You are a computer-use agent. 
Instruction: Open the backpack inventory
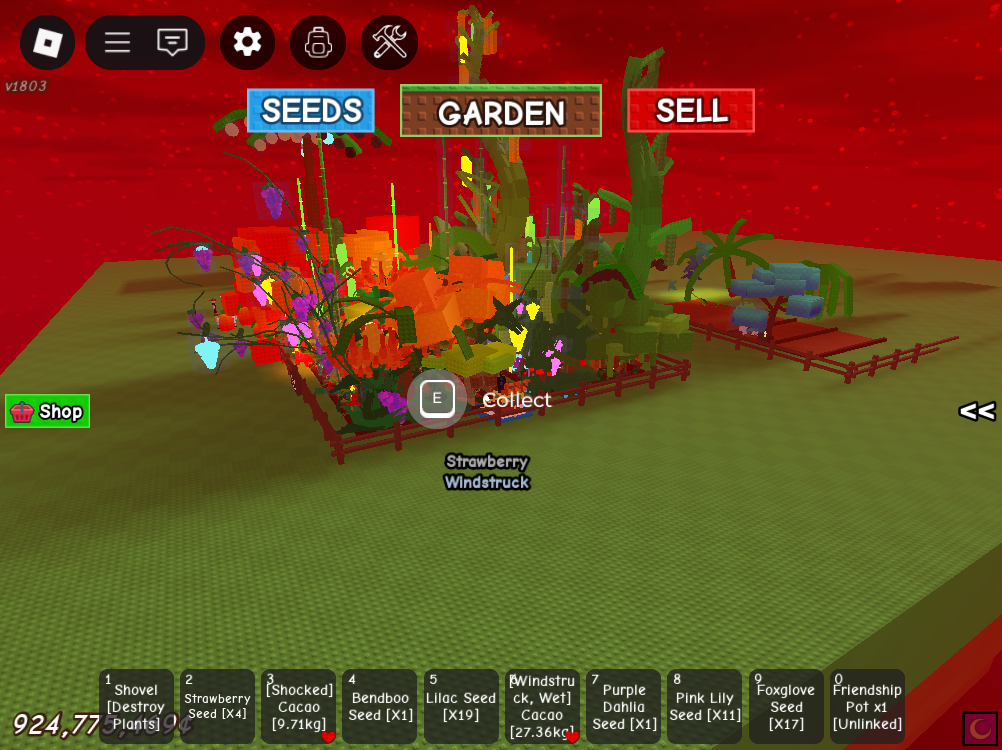tap(318, 43)
